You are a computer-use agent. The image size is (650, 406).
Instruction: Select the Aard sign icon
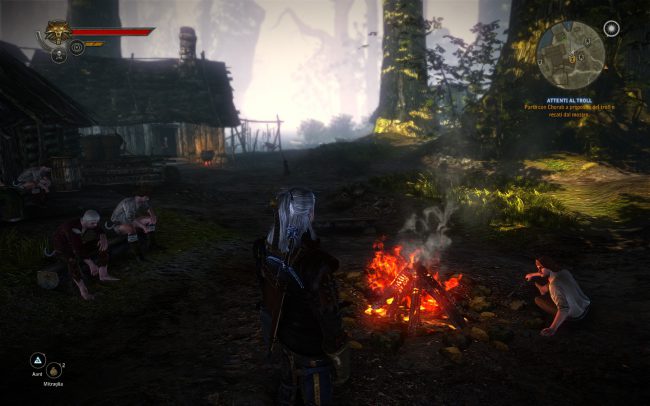37,360
